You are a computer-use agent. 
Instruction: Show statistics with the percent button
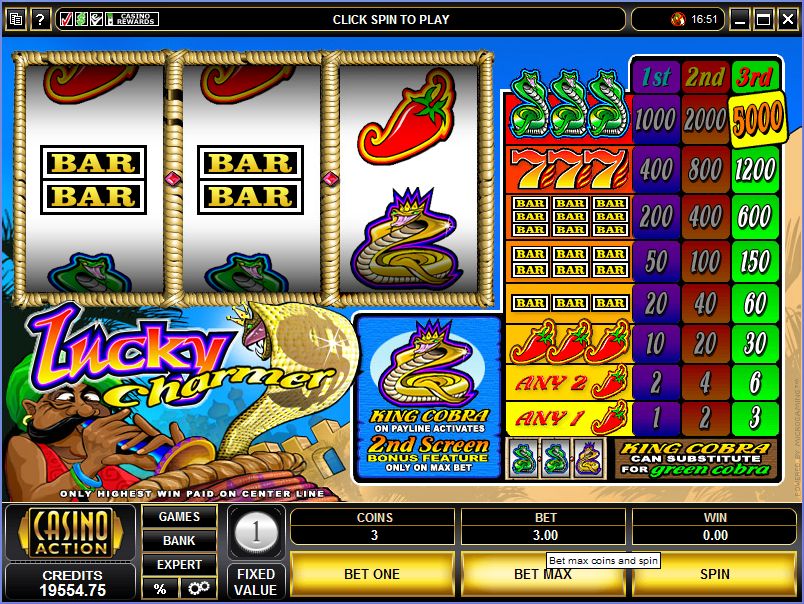tap(160, 588)
